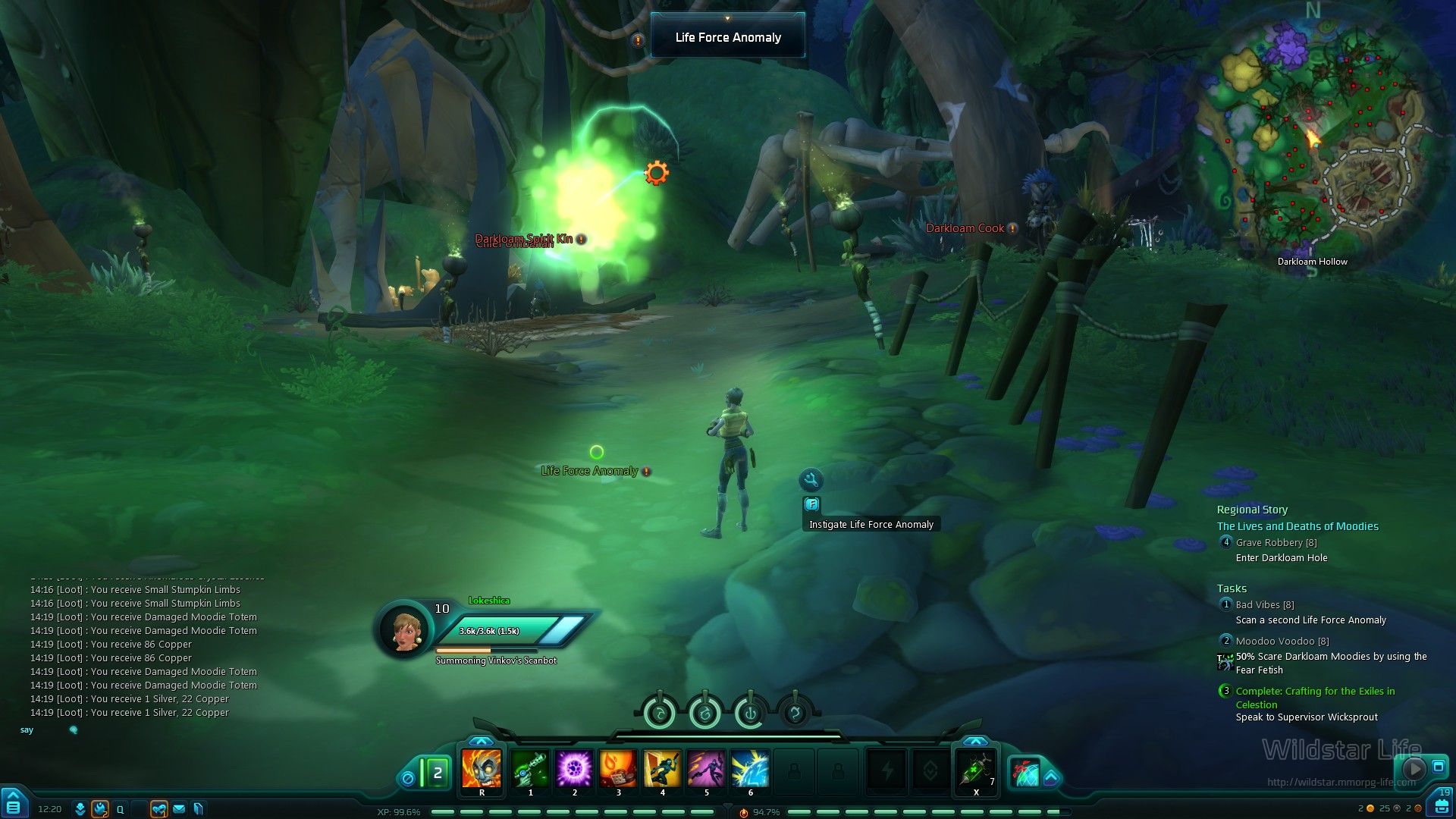Open the main menu button in the corner

13,804
